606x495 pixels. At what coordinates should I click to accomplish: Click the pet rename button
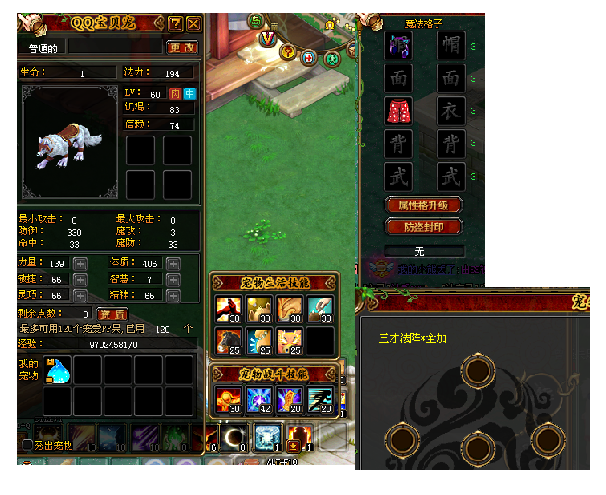pyautogui.click(x=181, y=47)
